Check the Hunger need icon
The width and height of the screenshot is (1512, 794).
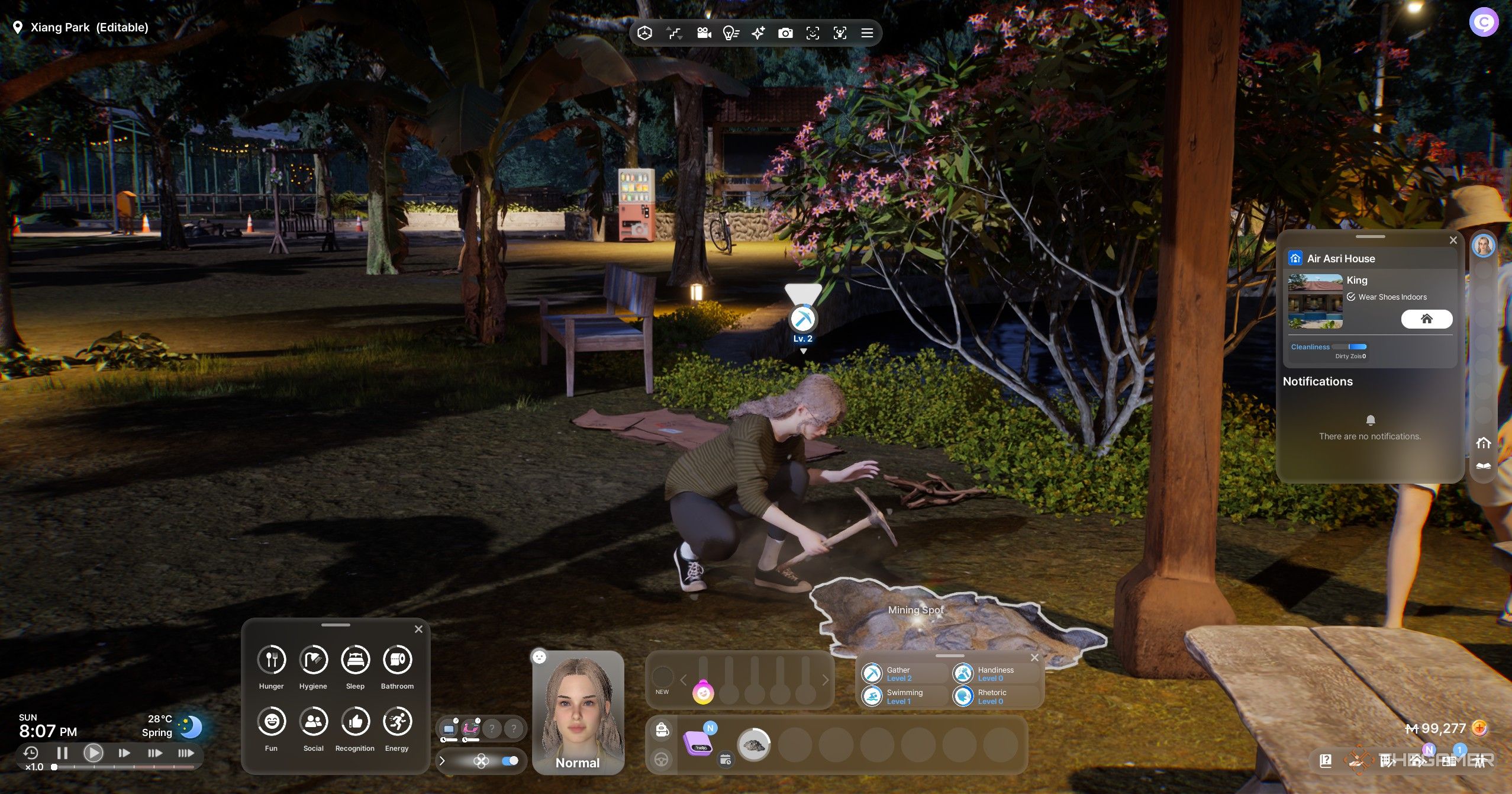point(271,659)
